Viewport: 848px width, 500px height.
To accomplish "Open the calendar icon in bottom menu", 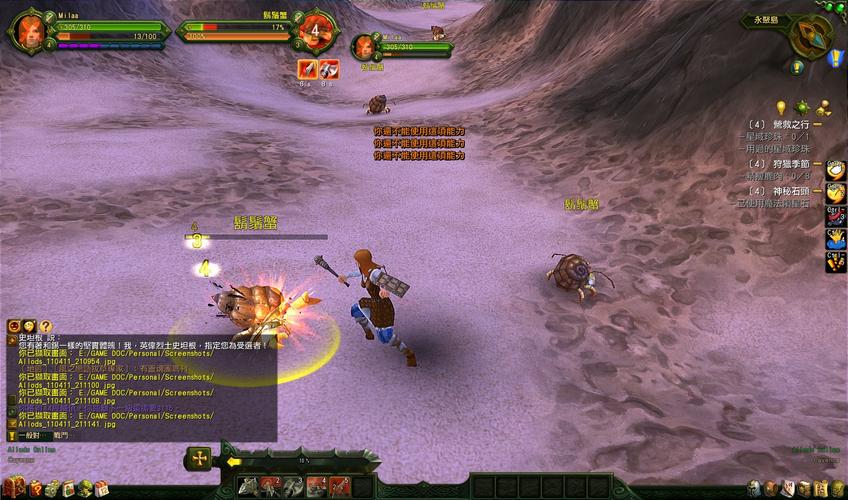I will pyautogui.click(x=101, y=488).
